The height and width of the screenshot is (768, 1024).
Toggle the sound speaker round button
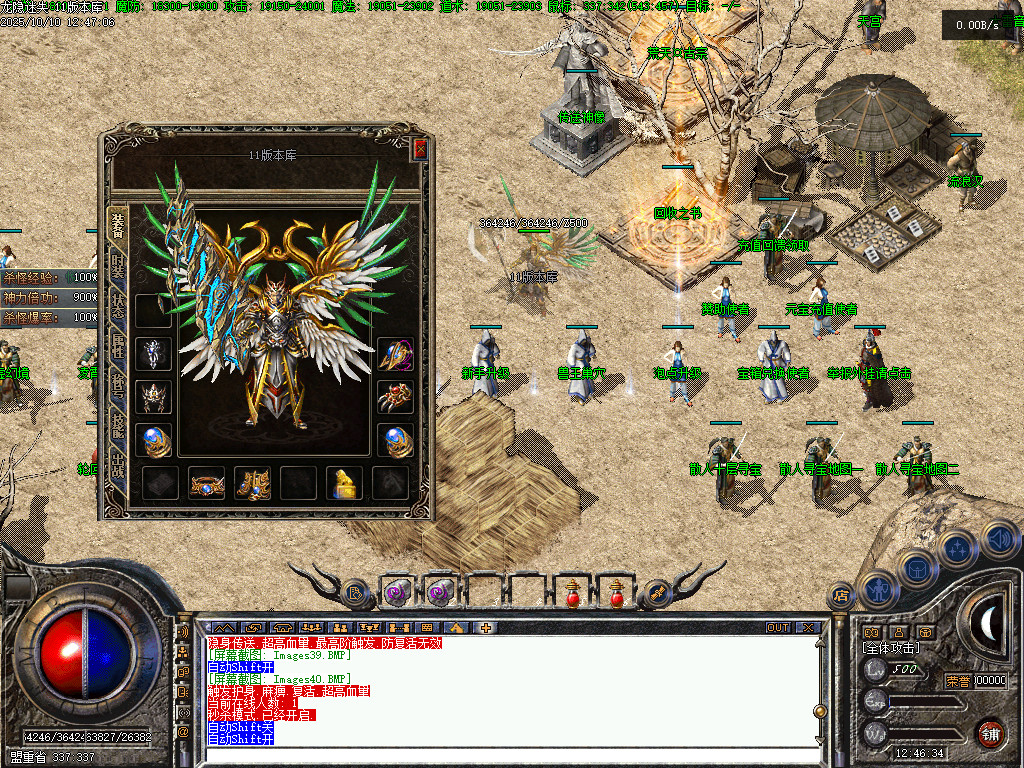[998, 538]
